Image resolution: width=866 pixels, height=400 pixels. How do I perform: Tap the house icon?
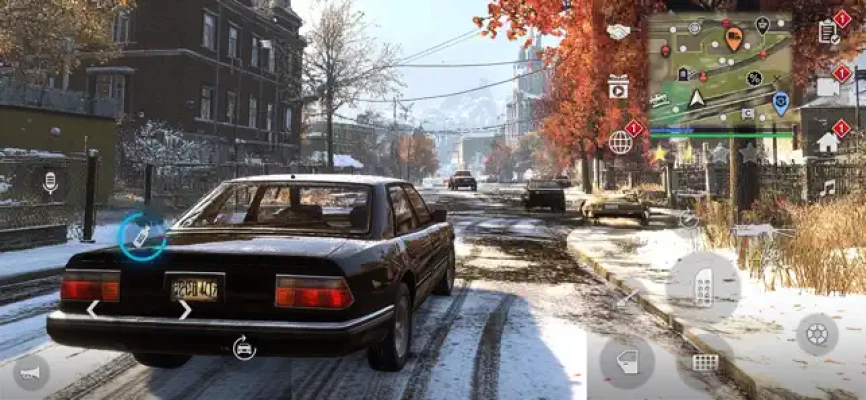tap(828, 141)
